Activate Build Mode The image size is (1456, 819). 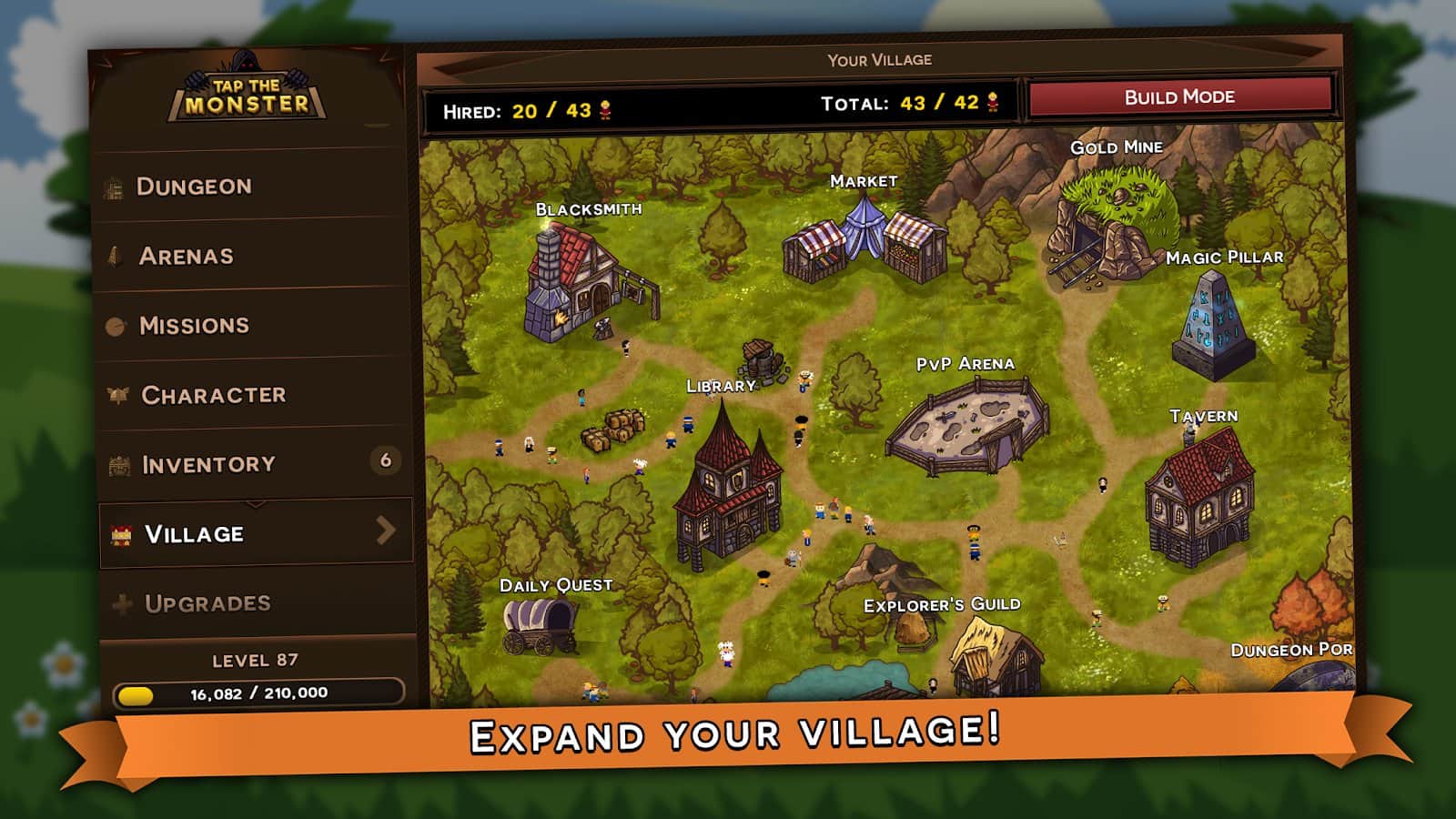pyautogui.click(x=1179, y=97)
